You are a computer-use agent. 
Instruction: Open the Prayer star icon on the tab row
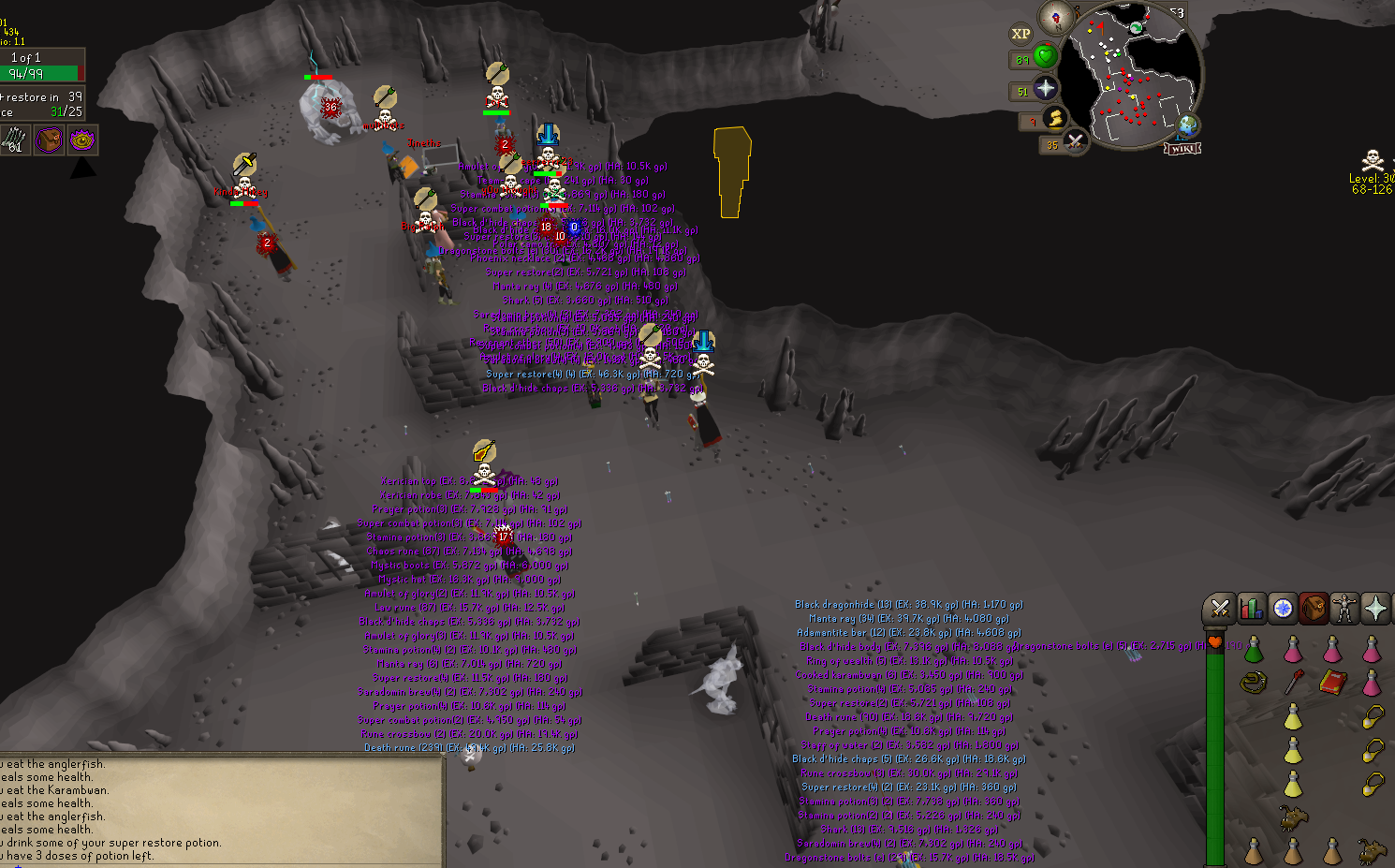1375,609
